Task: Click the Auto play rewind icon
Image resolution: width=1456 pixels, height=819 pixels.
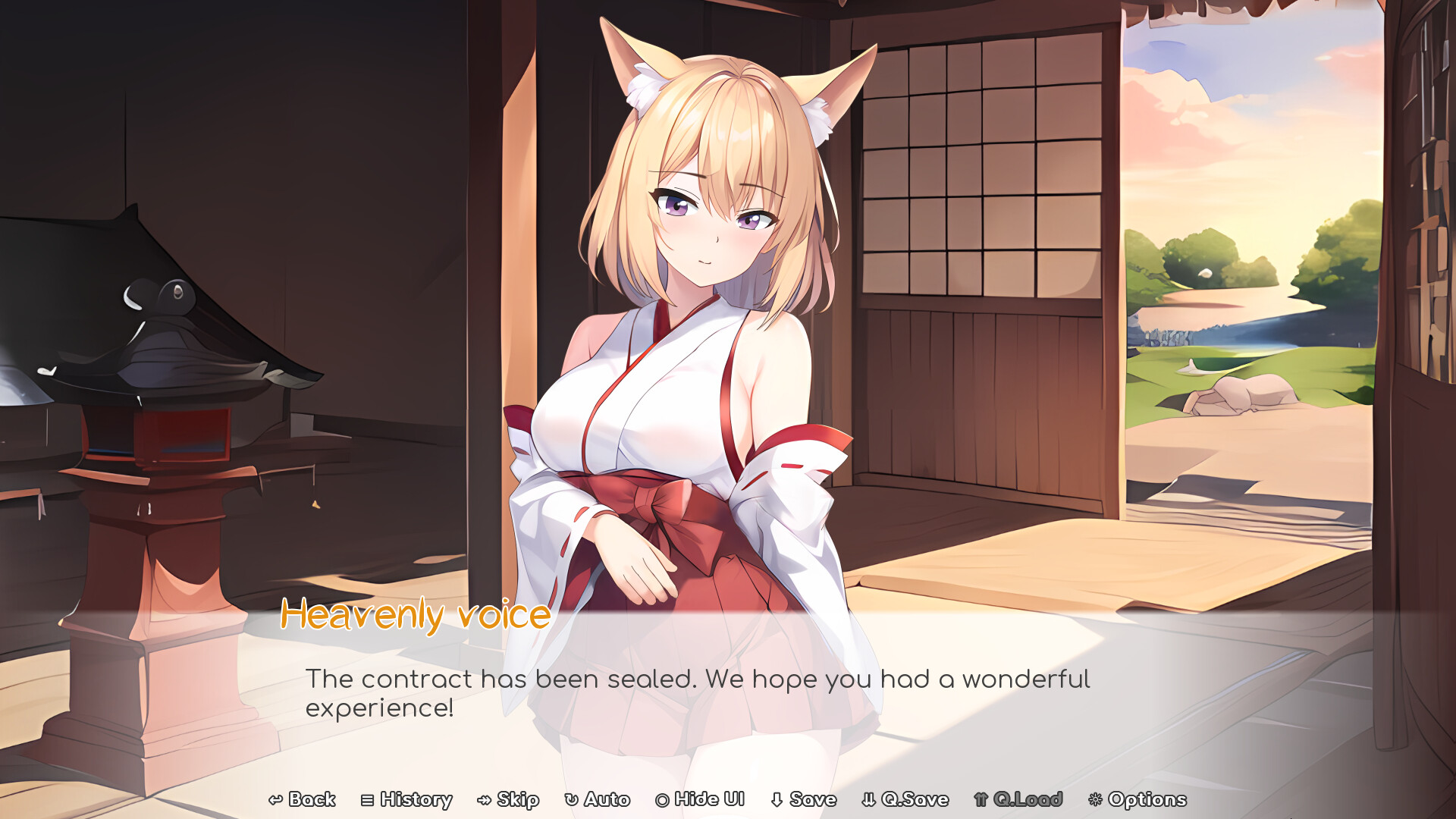Action: coord(570,799)
